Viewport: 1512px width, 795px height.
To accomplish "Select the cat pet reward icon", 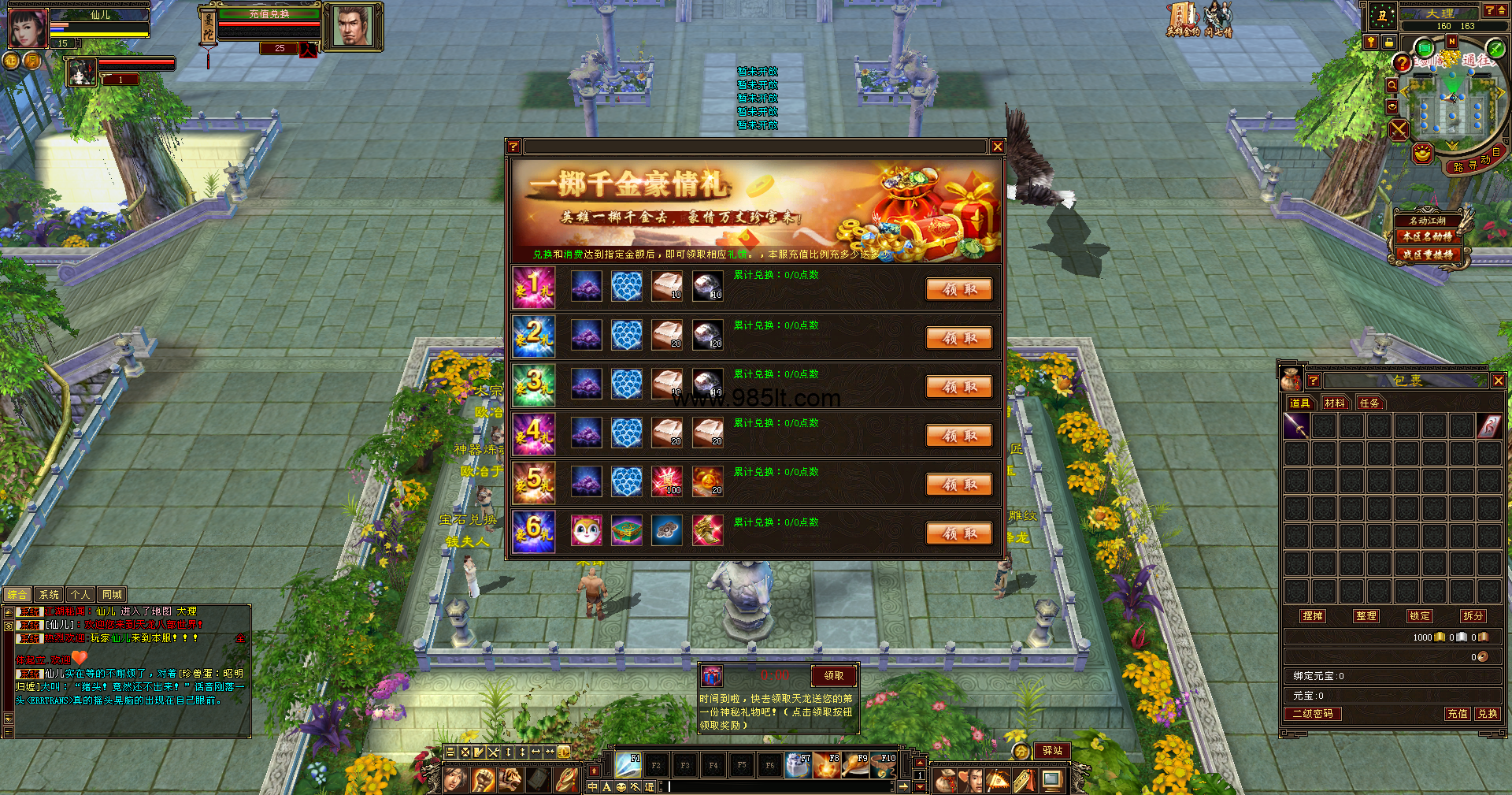I will click(x=586, y=530).
